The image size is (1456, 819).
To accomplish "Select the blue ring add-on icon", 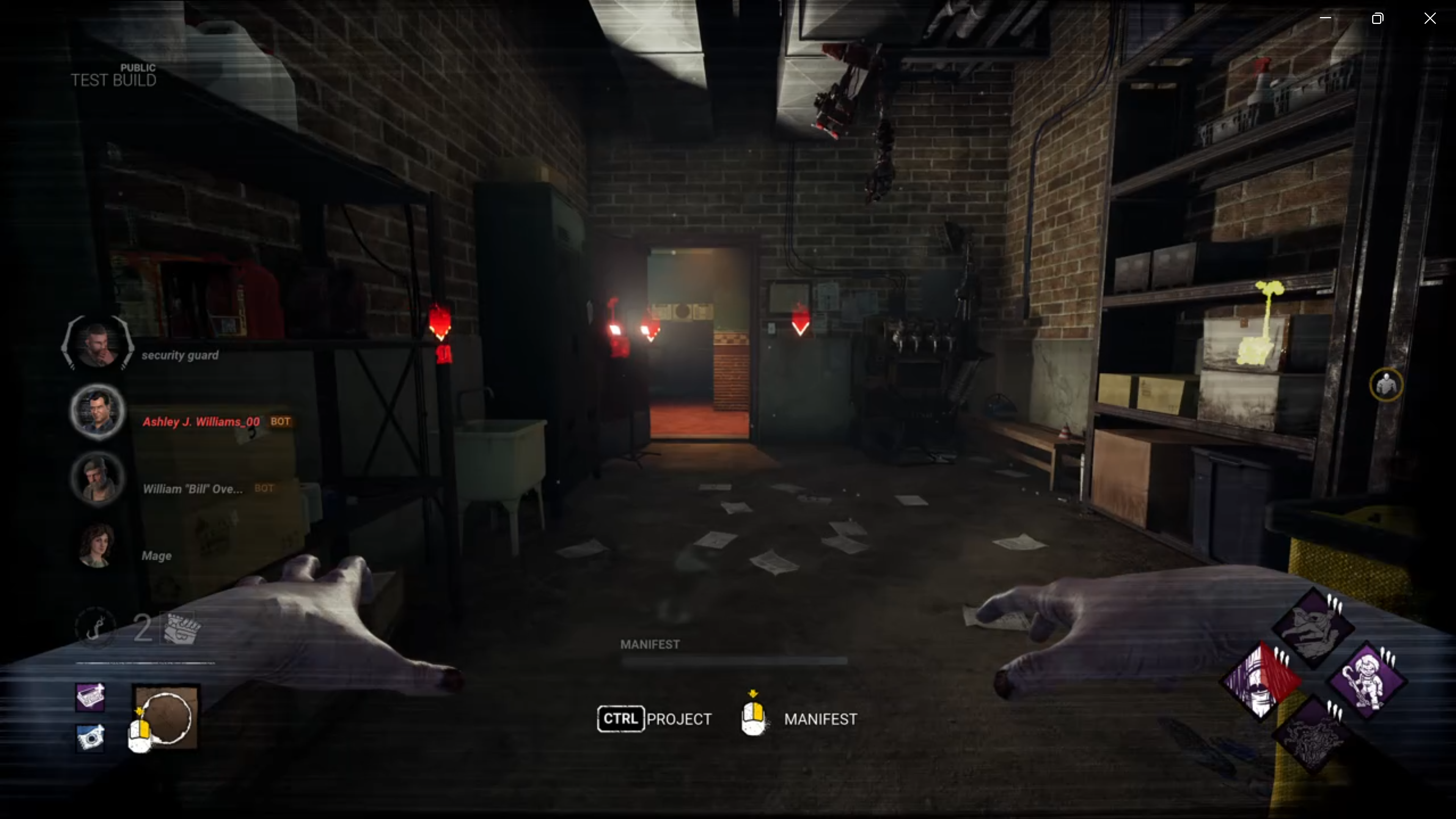I will [x=90, y=738].
